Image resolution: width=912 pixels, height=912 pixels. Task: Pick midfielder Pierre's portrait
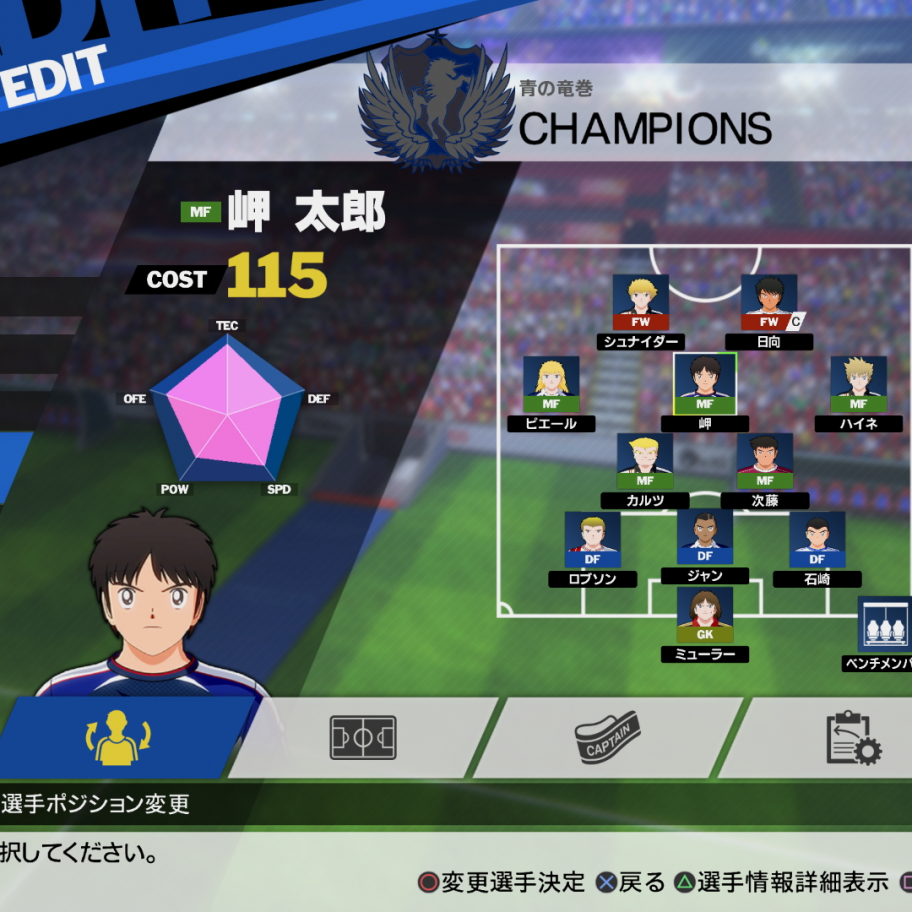551,384
